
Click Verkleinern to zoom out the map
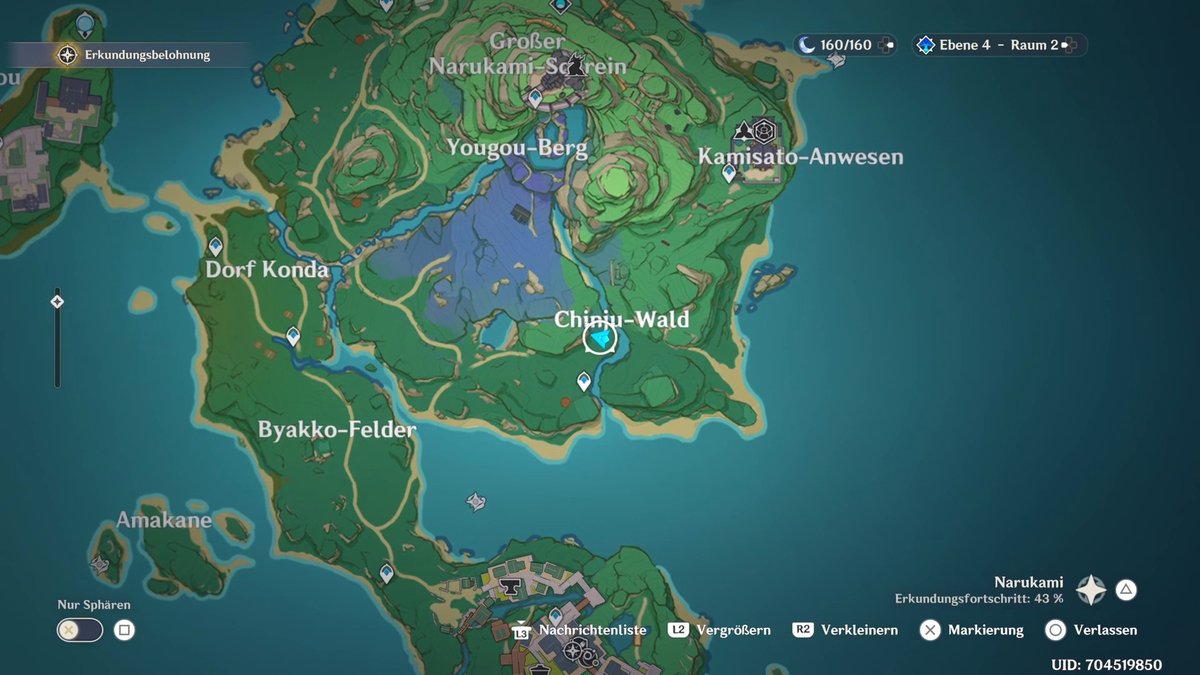[x=859, y=630]
